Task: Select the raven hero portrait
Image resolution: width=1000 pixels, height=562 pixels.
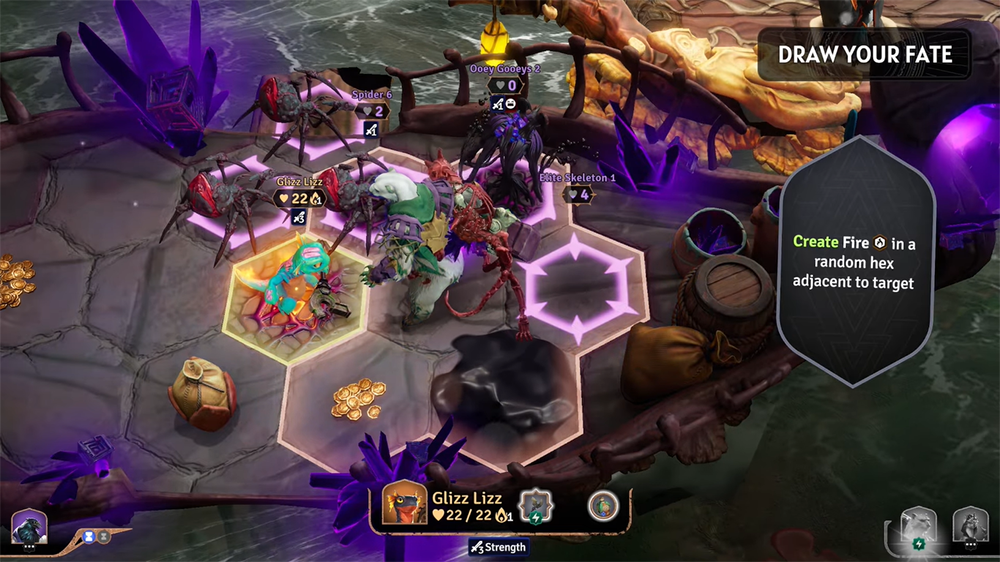Action: 27,526
